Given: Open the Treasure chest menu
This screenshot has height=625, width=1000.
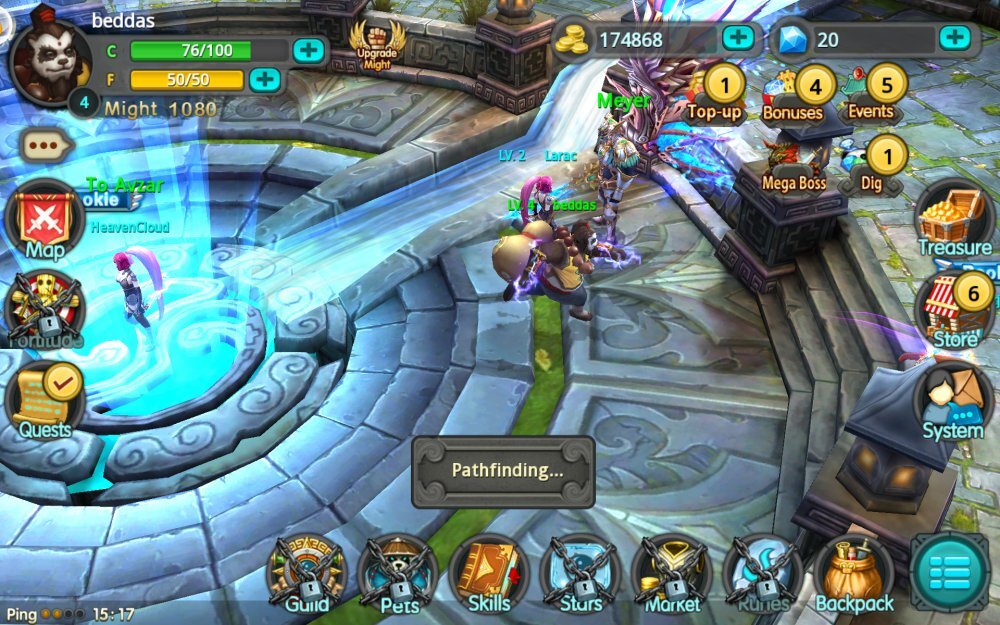Looking at the screenshot, I should (x=953, y=218).
